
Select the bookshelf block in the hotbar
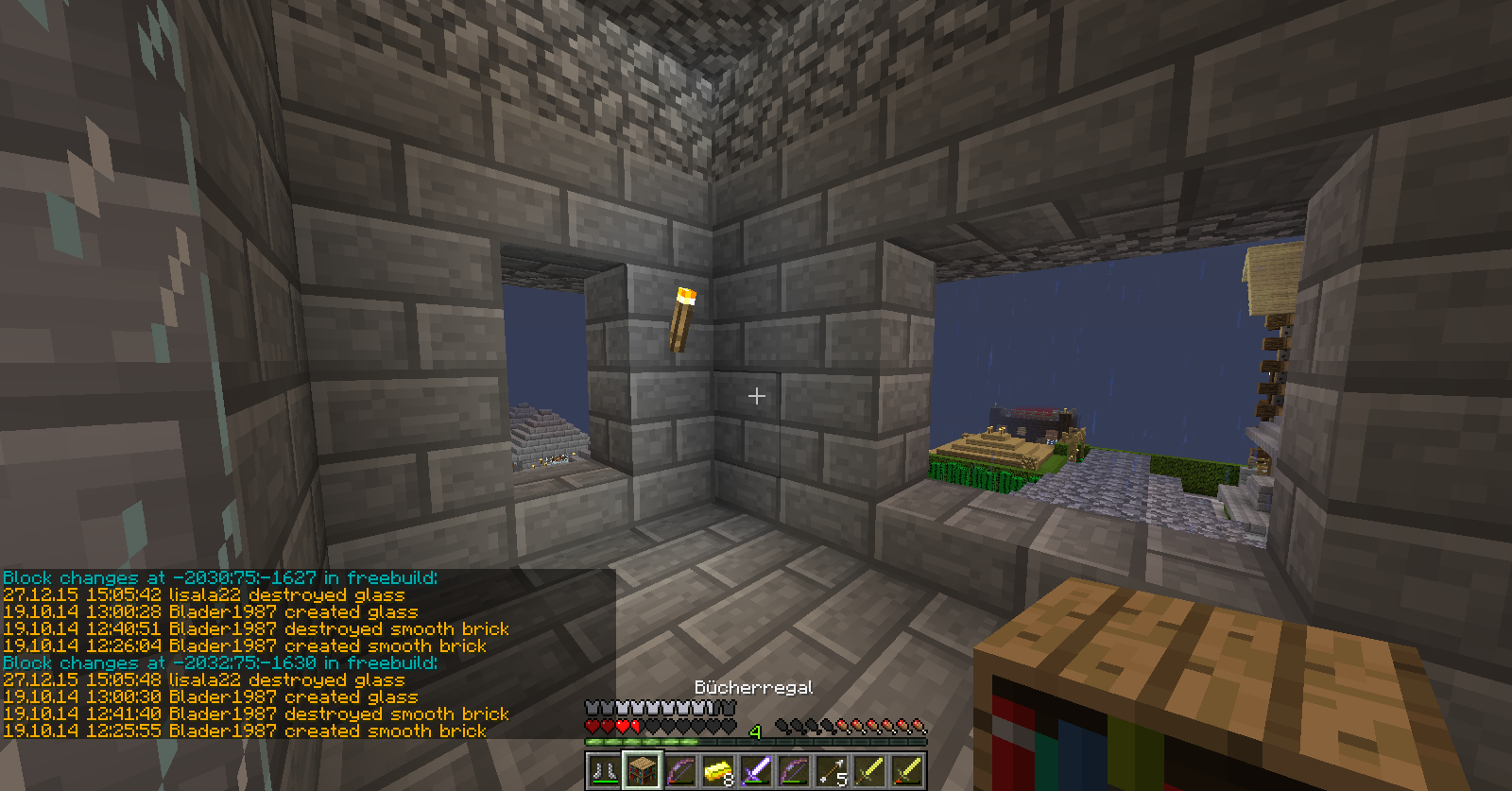click(x=643, y=770)
